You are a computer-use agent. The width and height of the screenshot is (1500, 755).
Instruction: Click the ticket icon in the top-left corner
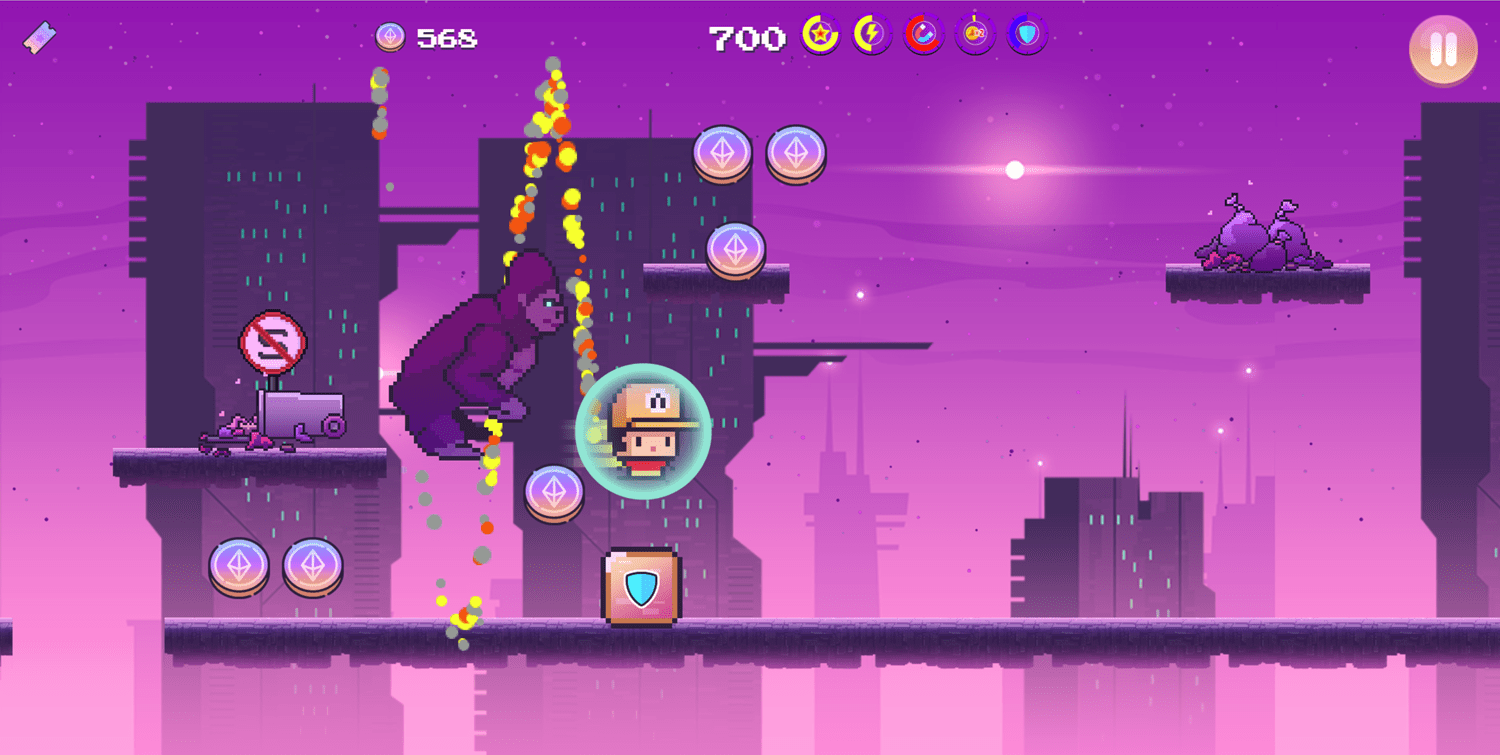click(38, 36)
